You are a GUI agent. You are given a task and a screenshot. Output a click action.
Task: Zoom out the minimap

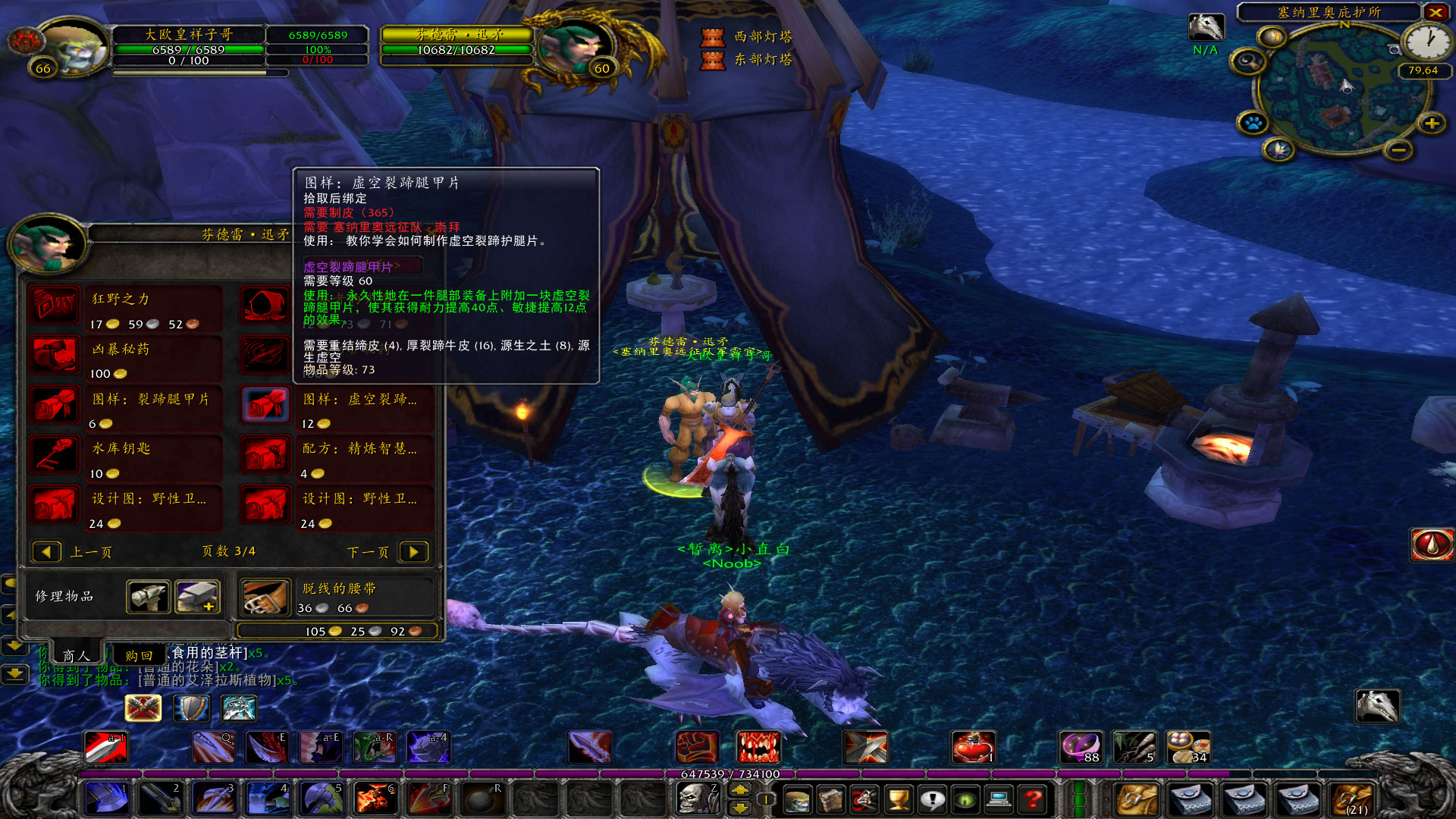1399,150
